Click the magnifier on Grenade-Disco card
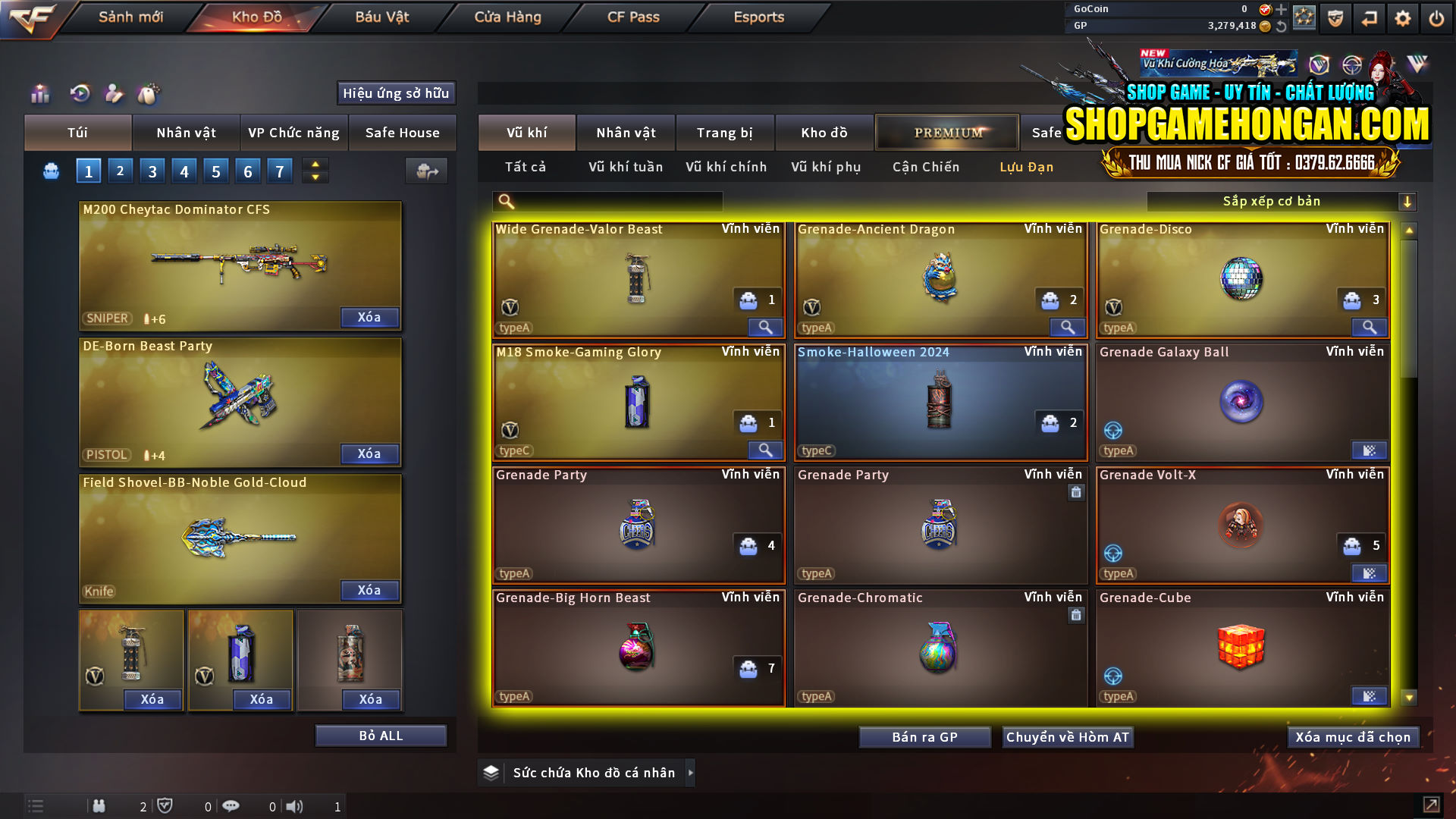The height and width of the screenshot is (819, 1456). pyautogui.click(x=1369, y=327)
